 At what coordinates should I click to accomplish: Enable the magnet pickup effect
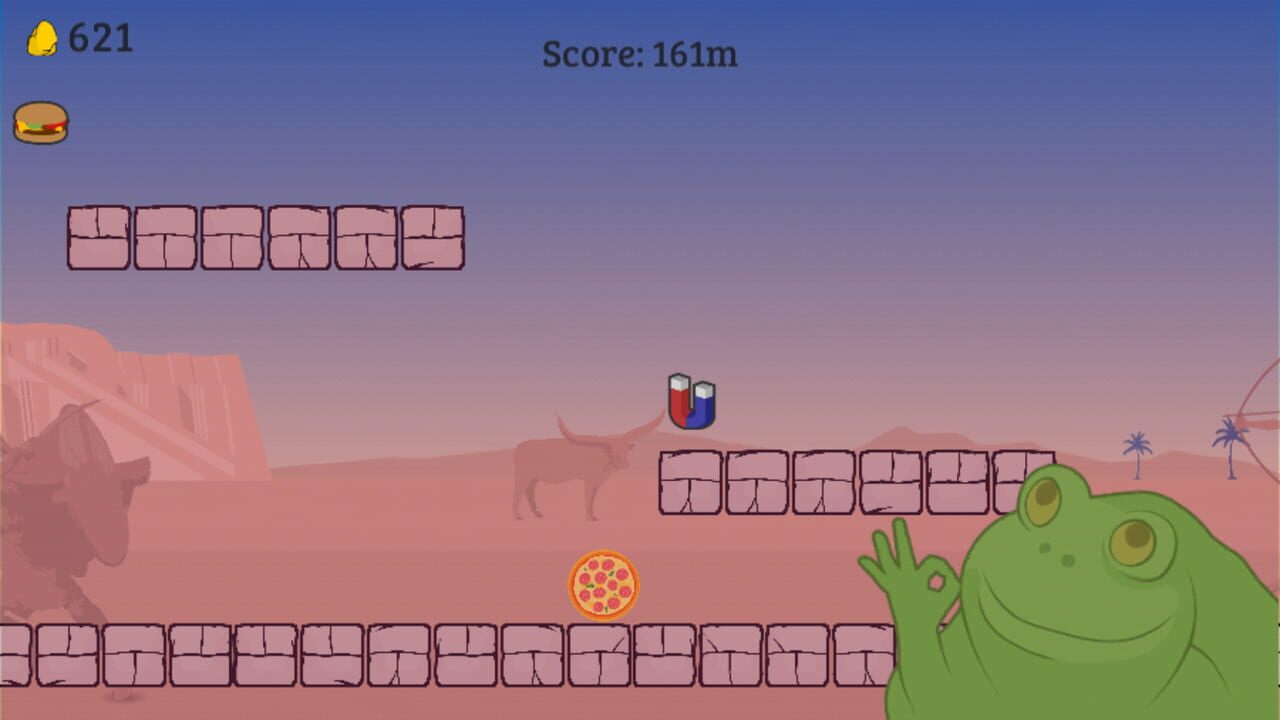coord(693,400)
